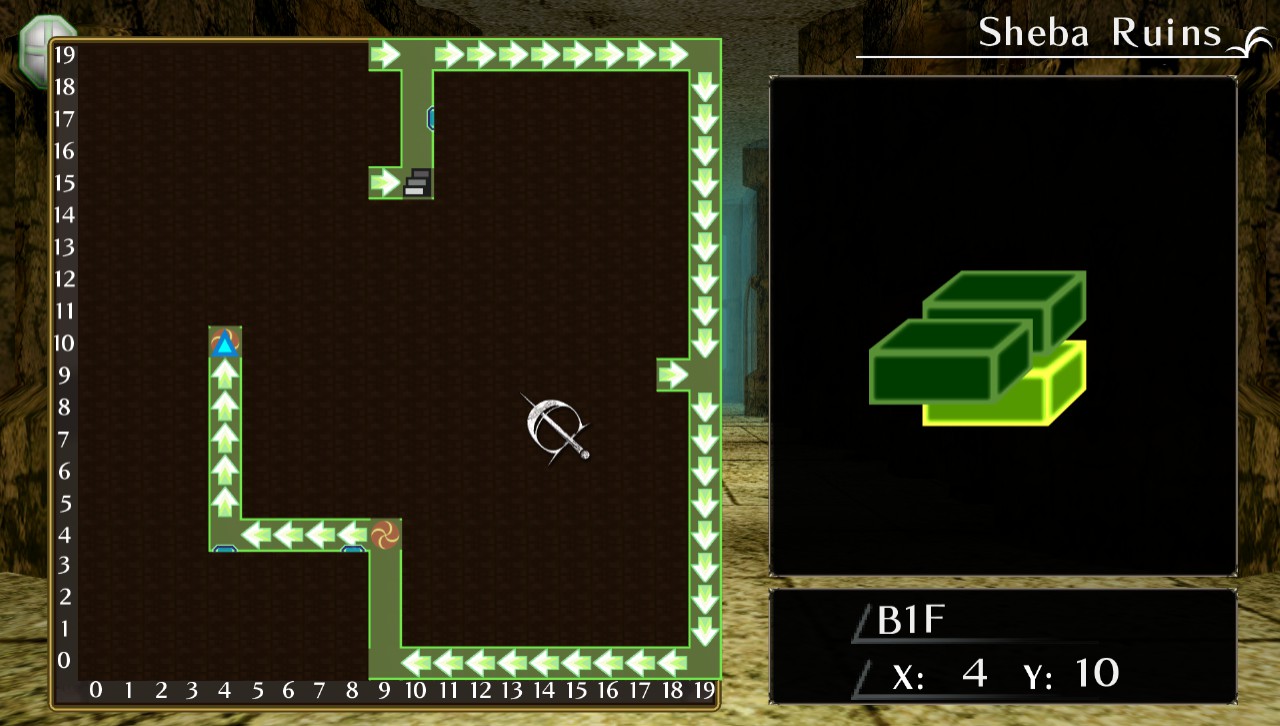The width and height of the screenshot is (1280, 726).
Task: Click the Y: 10 coordinate value
Action: [1095, 672]
